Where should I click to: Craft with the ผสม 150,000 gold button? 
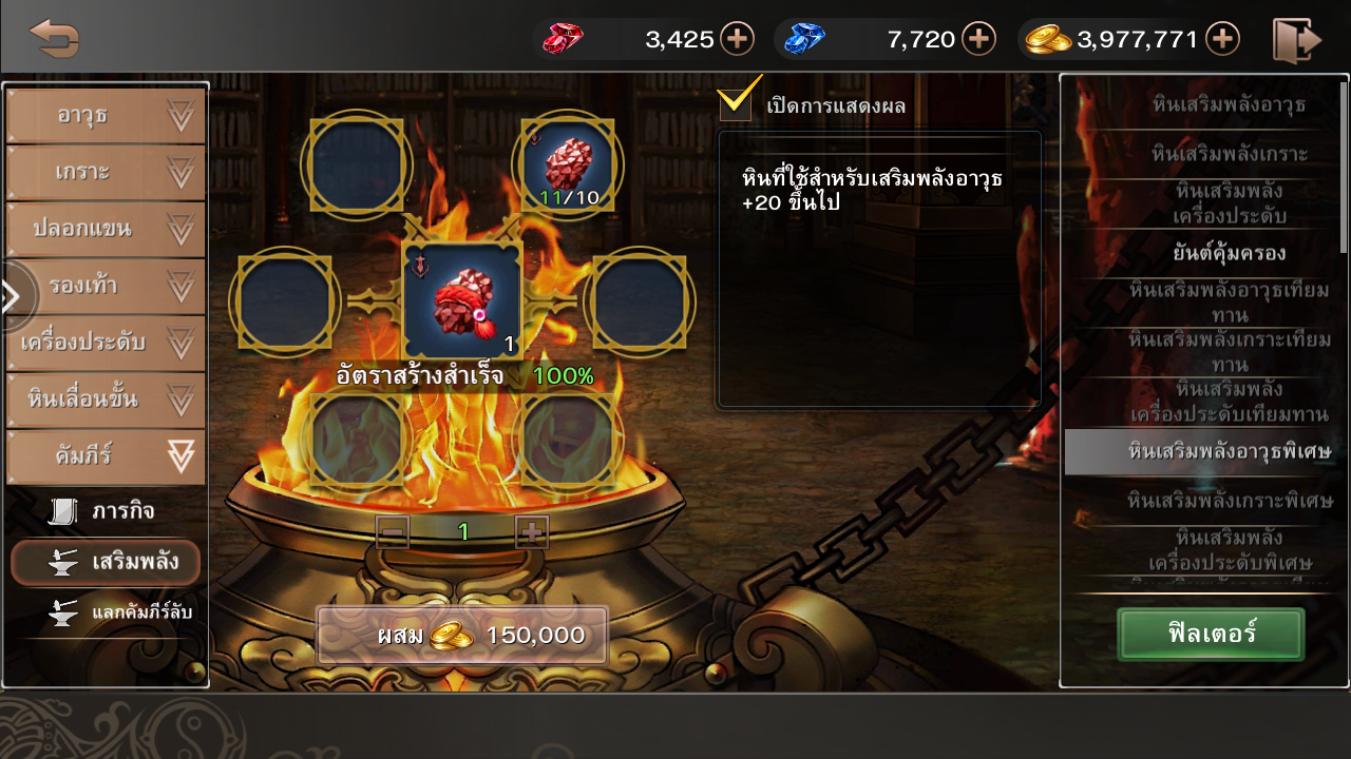tap(462, 636)
